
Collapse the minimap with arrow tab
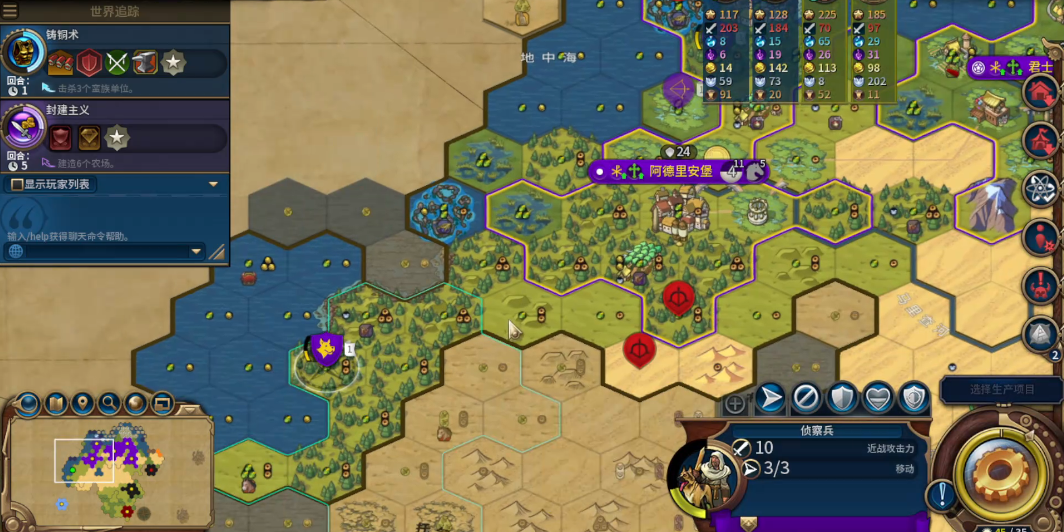pos(188,409)
